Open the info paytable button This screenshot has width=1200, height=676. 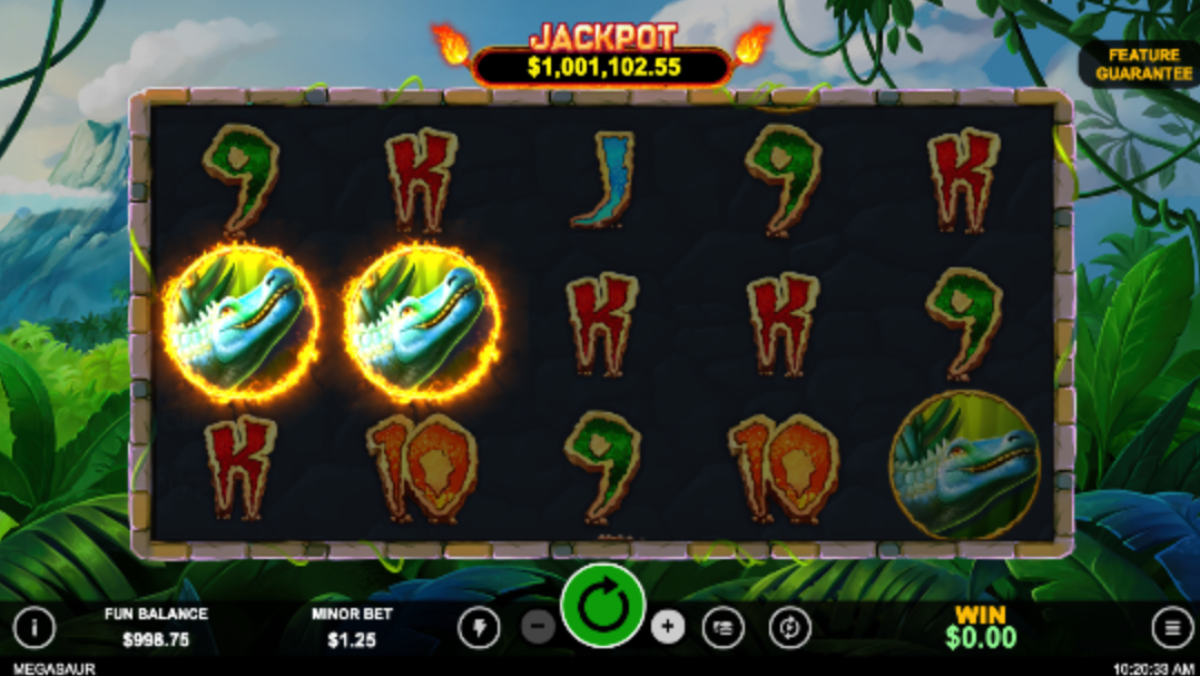point(34,628)
